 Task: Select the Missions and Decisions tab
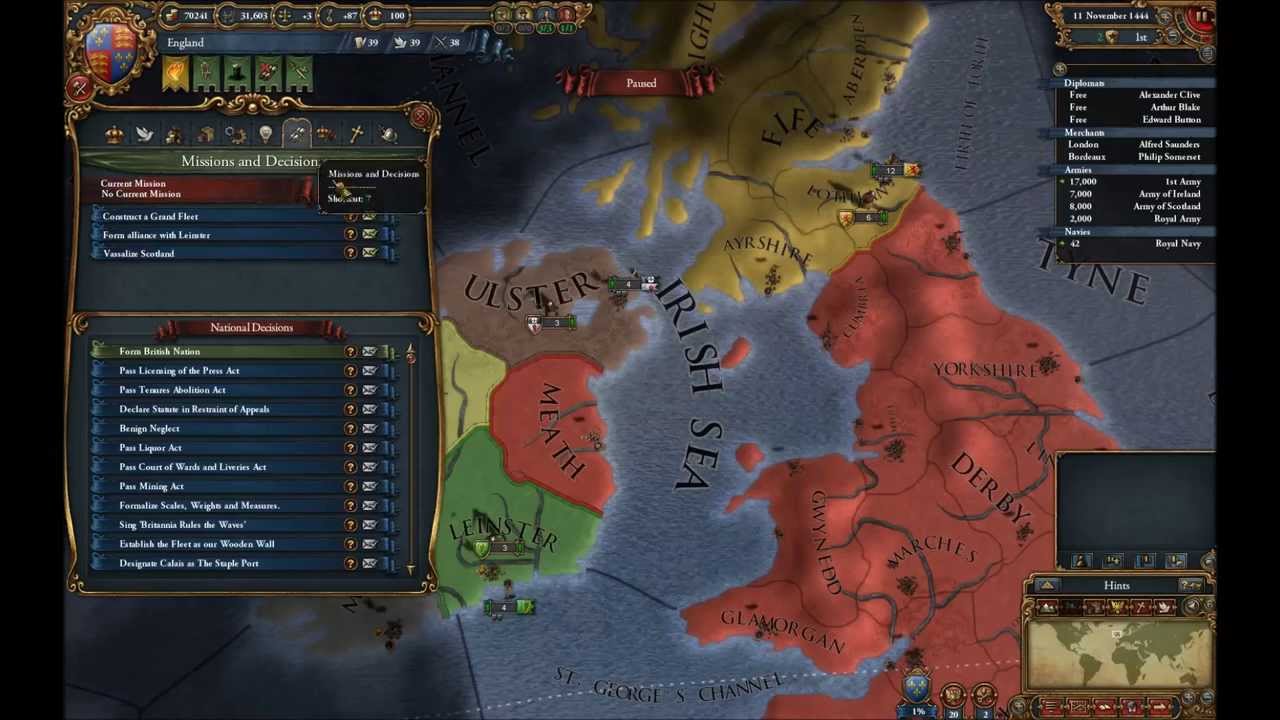coord(296,135)
